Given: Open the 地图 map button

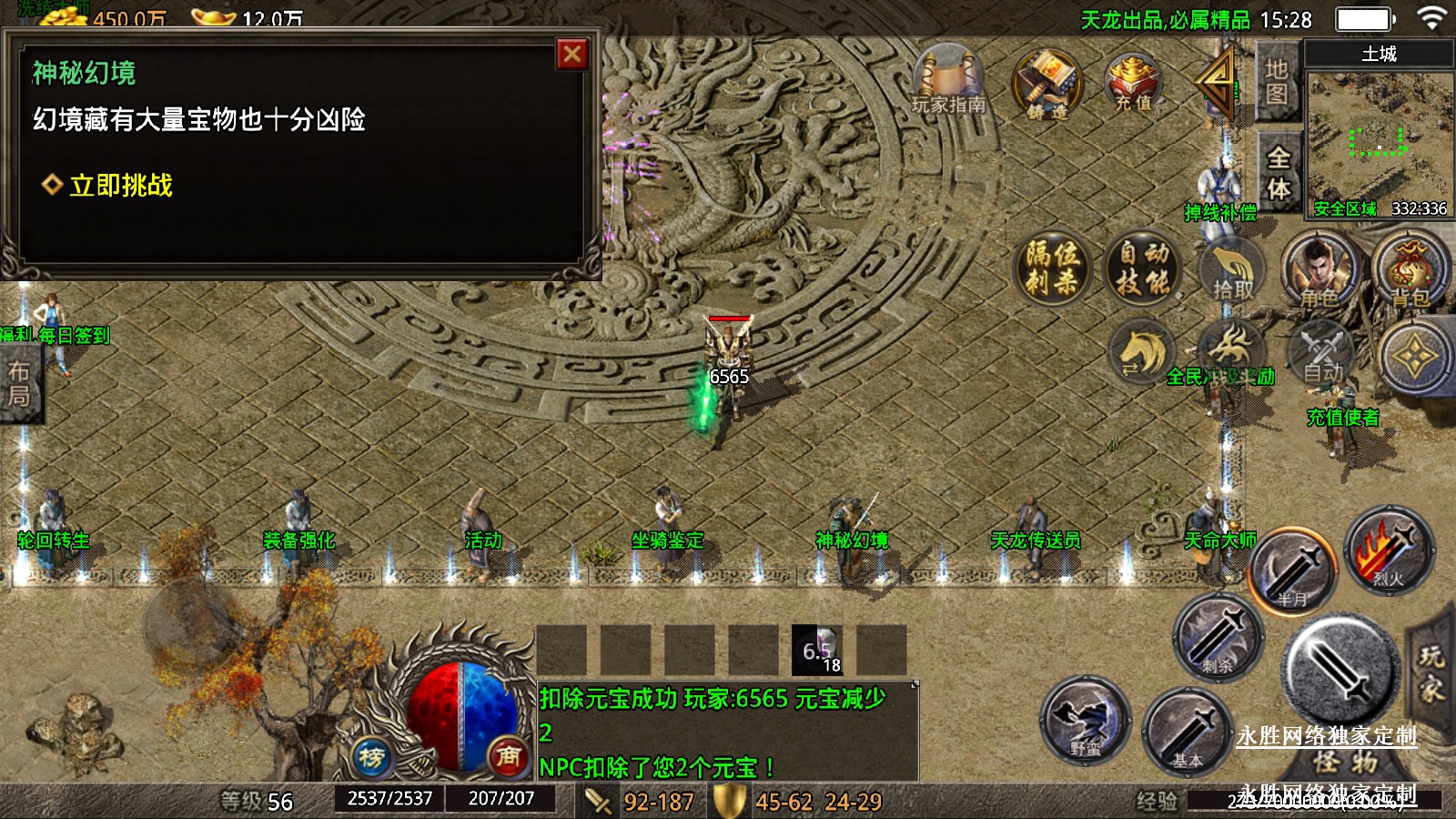Looking at the screenshot, I should pos(1277,82).
